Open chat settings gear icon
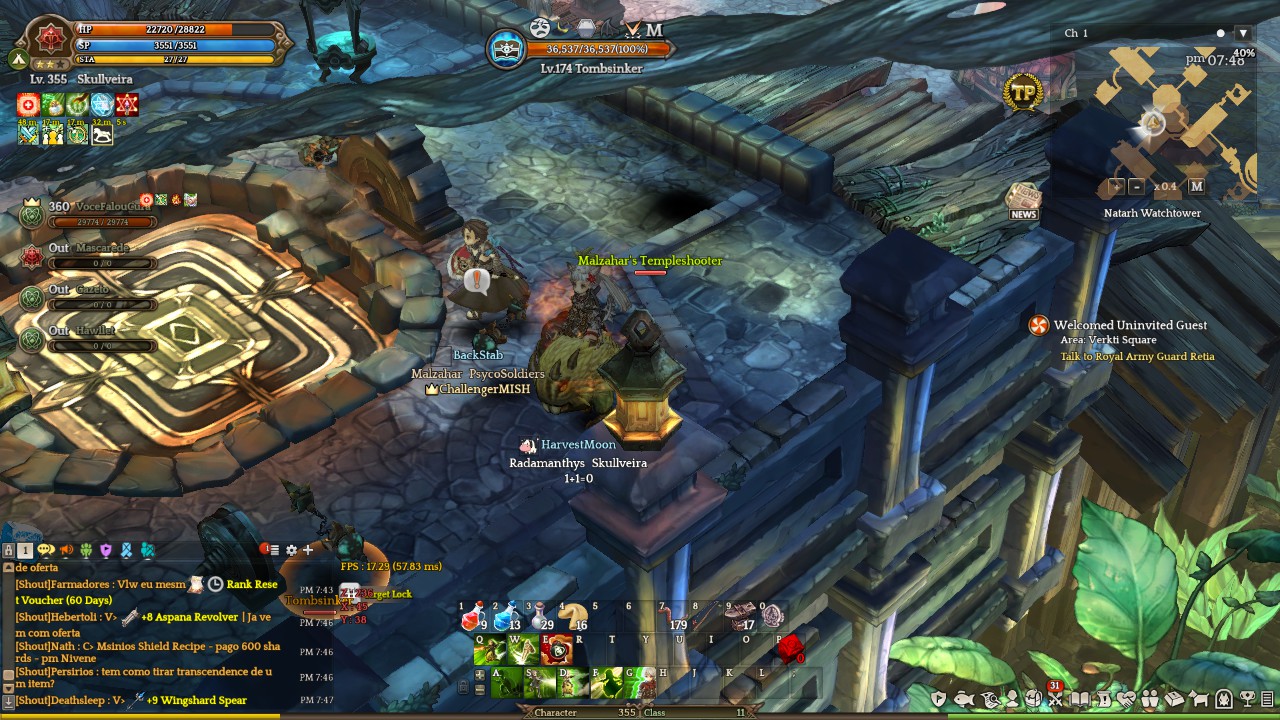 291,550
